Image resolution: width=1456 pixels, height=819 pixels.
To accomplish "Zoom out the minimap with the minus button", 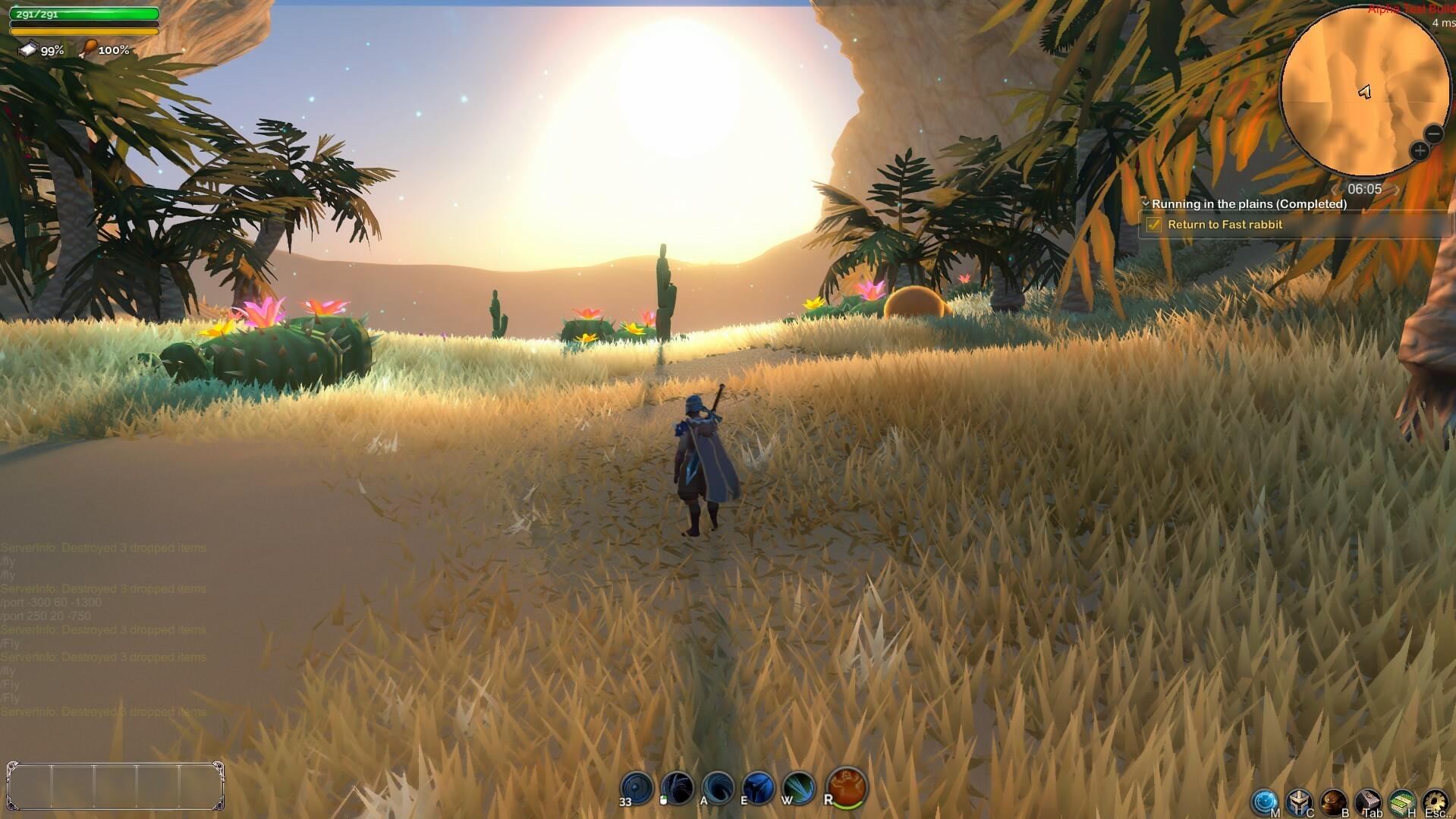I will (x=1432, y=133).
